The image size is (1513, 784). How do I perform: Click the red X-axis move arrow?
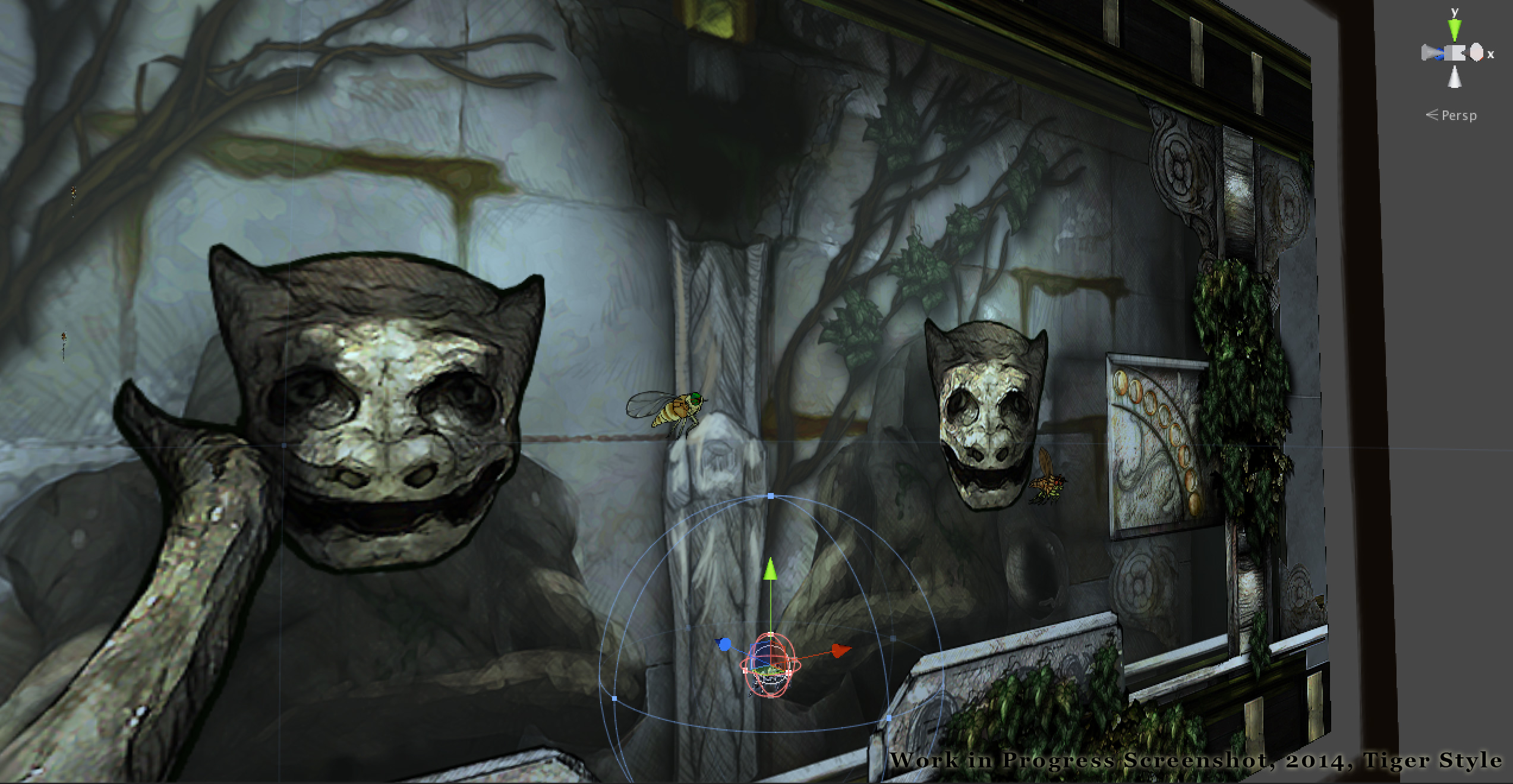click(840, 650)
